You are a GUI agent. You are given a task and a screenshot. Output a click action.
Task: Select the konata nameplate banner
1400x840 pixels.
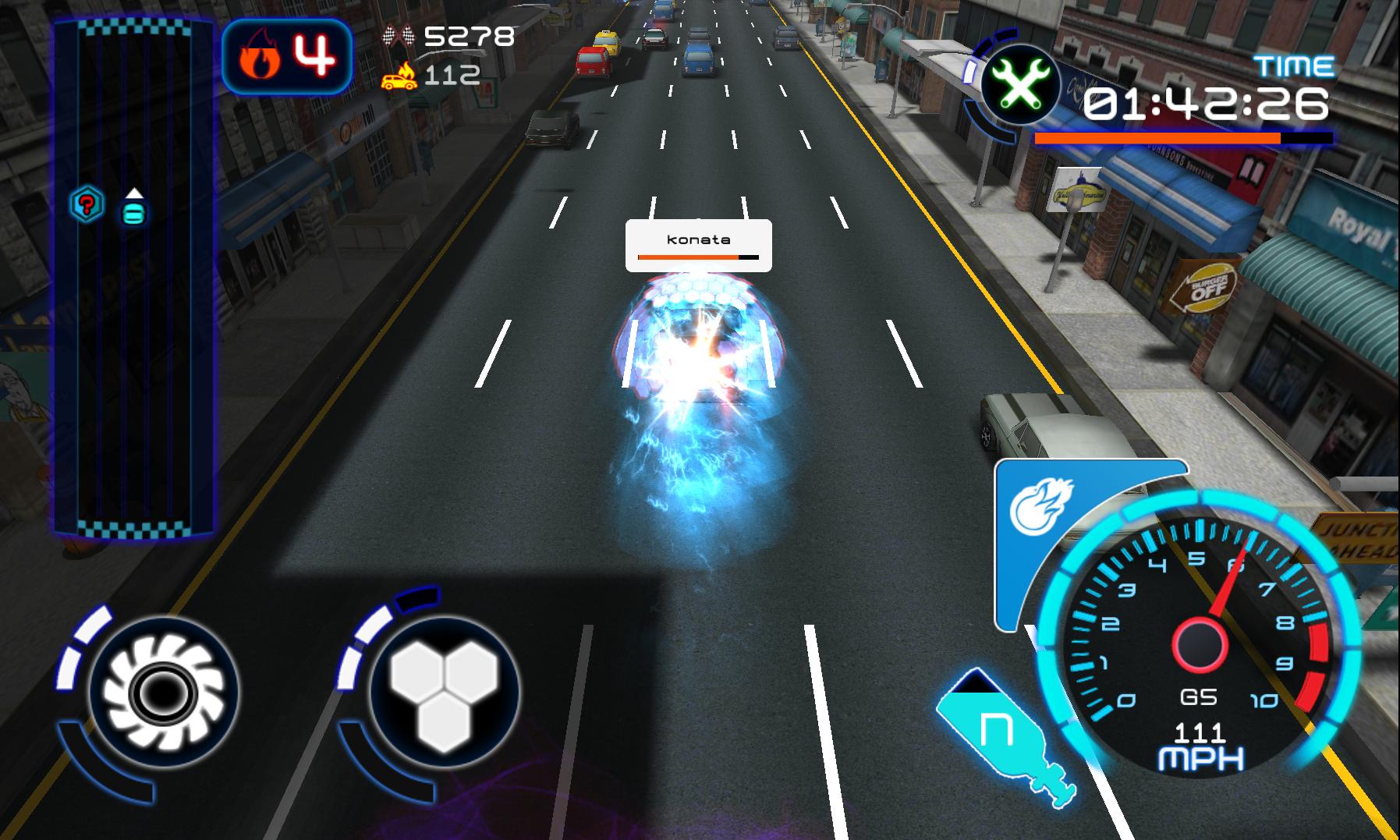(x=698, y=239)
